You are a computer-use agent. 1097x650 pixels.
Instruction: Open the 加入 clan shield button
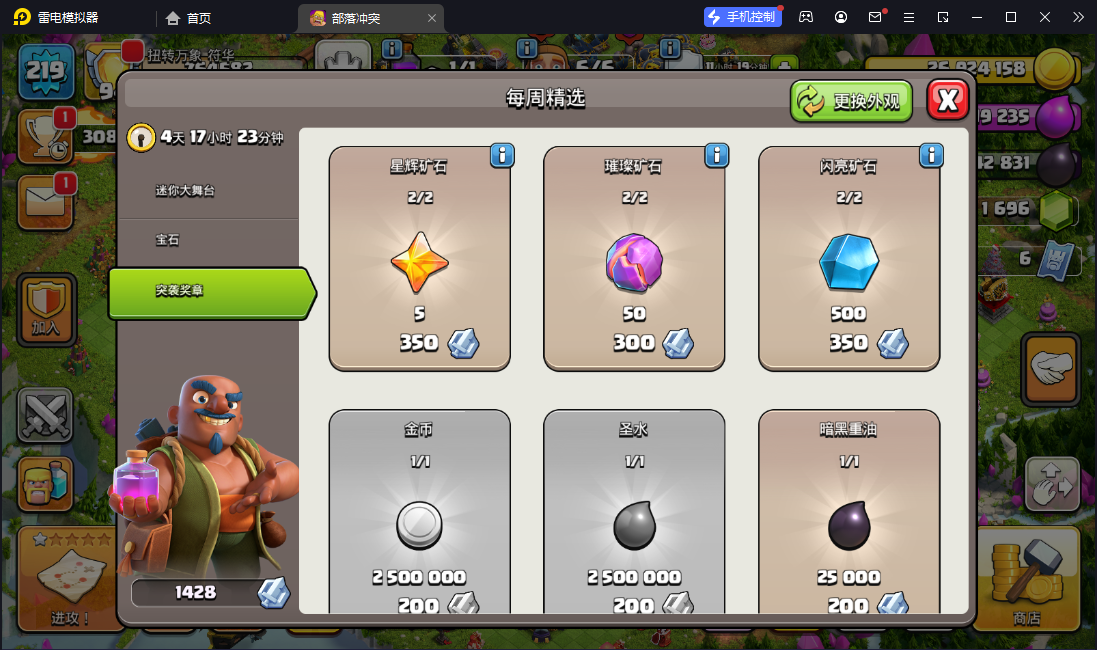[x=46, y=308]
